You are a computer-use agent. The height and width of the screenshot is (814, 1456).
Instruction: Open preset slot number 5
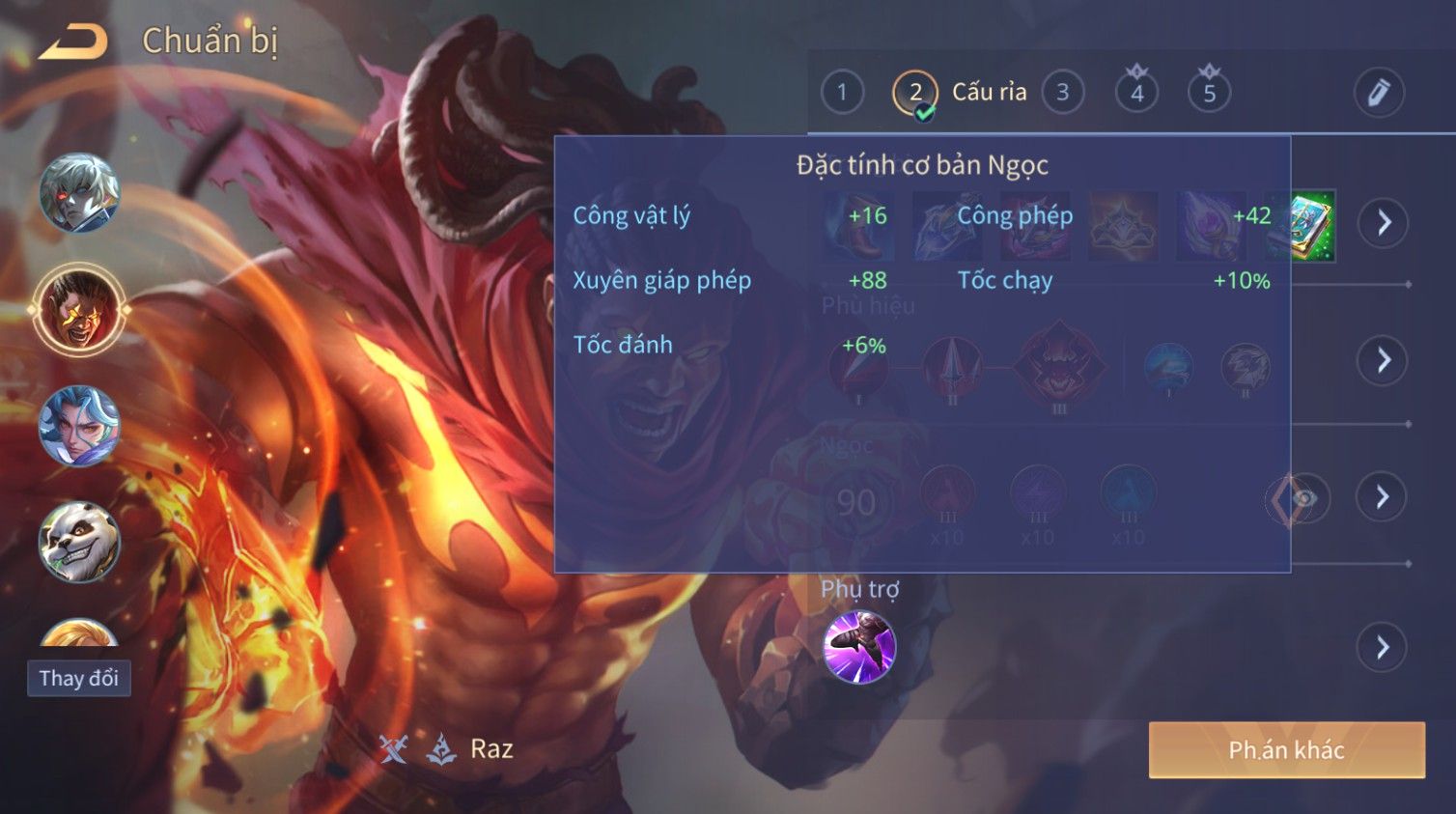(1209, 93)
